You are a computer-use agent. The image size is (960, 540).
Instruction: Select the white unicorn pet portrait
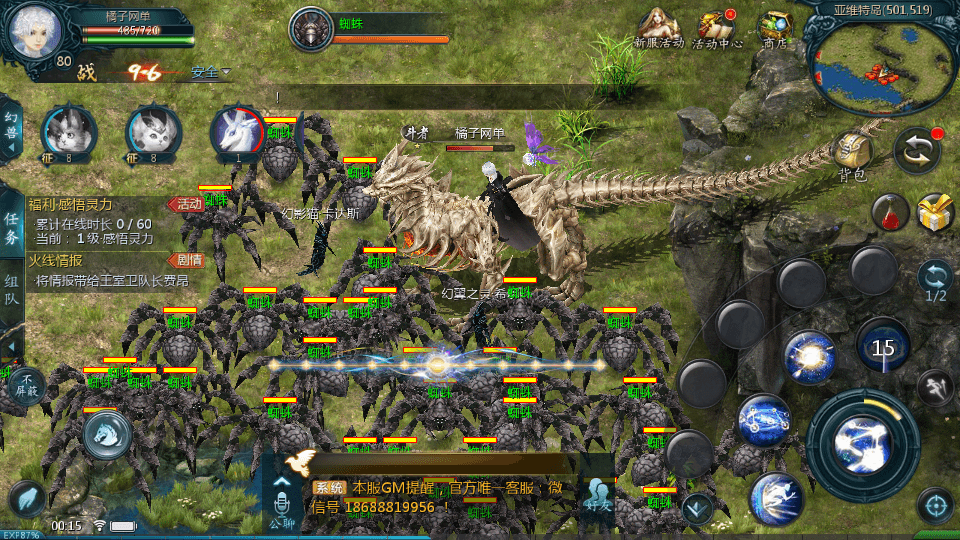click(237, 133)
